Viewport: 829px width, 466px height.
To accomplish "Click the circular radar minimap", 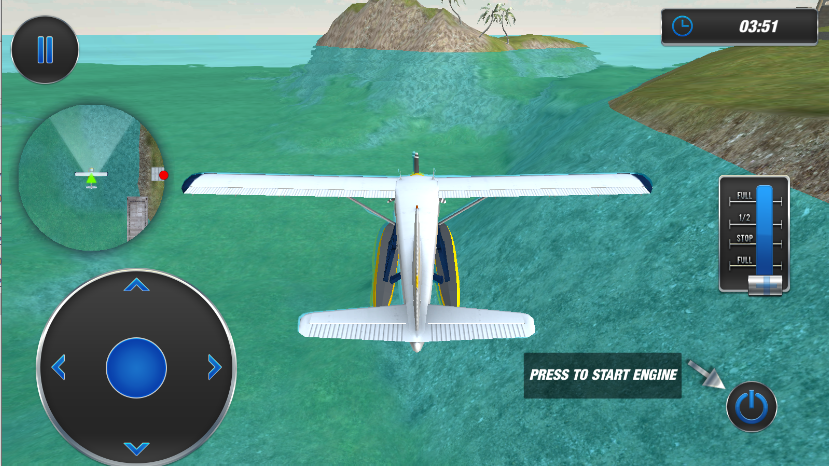I will pyautogui.click(x=92, y=177).
